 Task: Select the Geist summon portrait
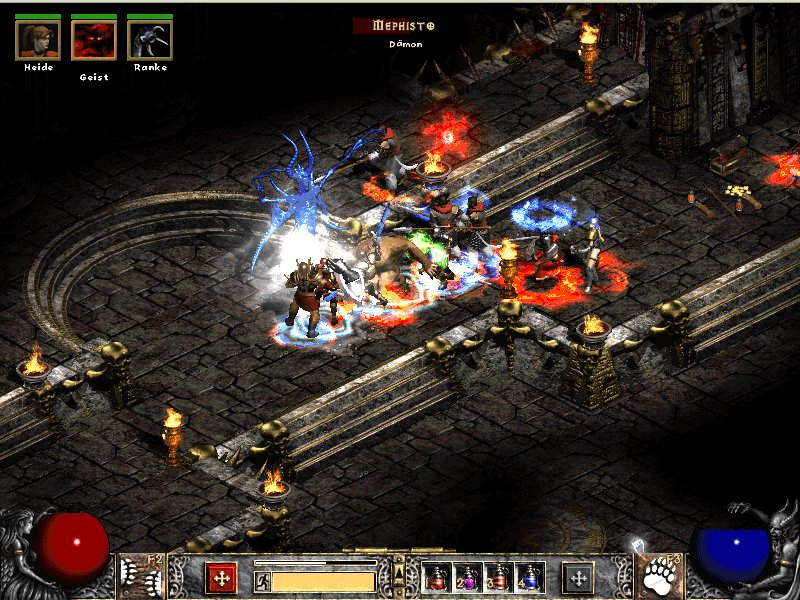[x=94, y=40]
